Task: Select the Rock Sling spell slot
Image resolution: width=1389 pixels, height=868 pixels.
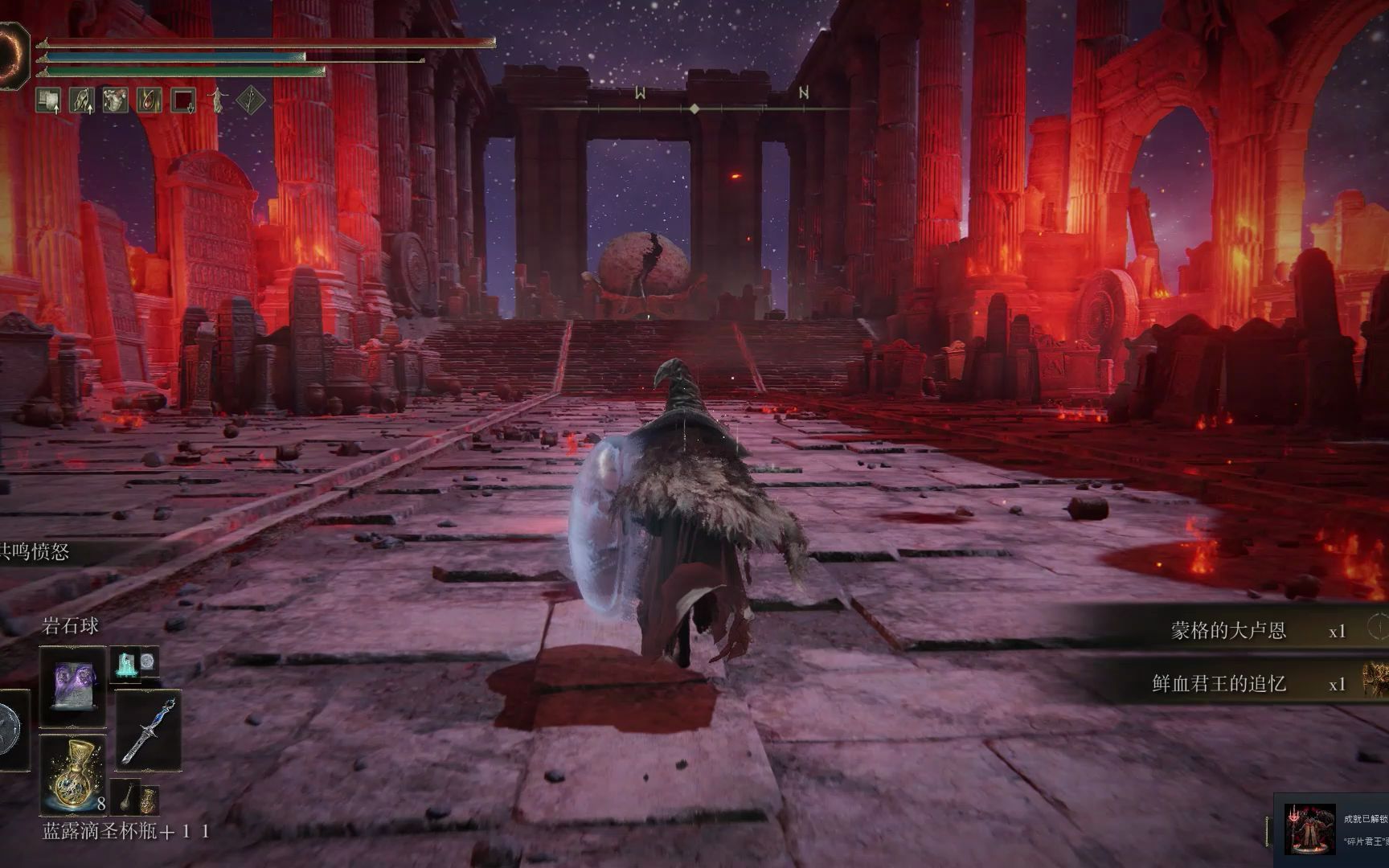Action: pyautogui.click(x=72, y=687)
